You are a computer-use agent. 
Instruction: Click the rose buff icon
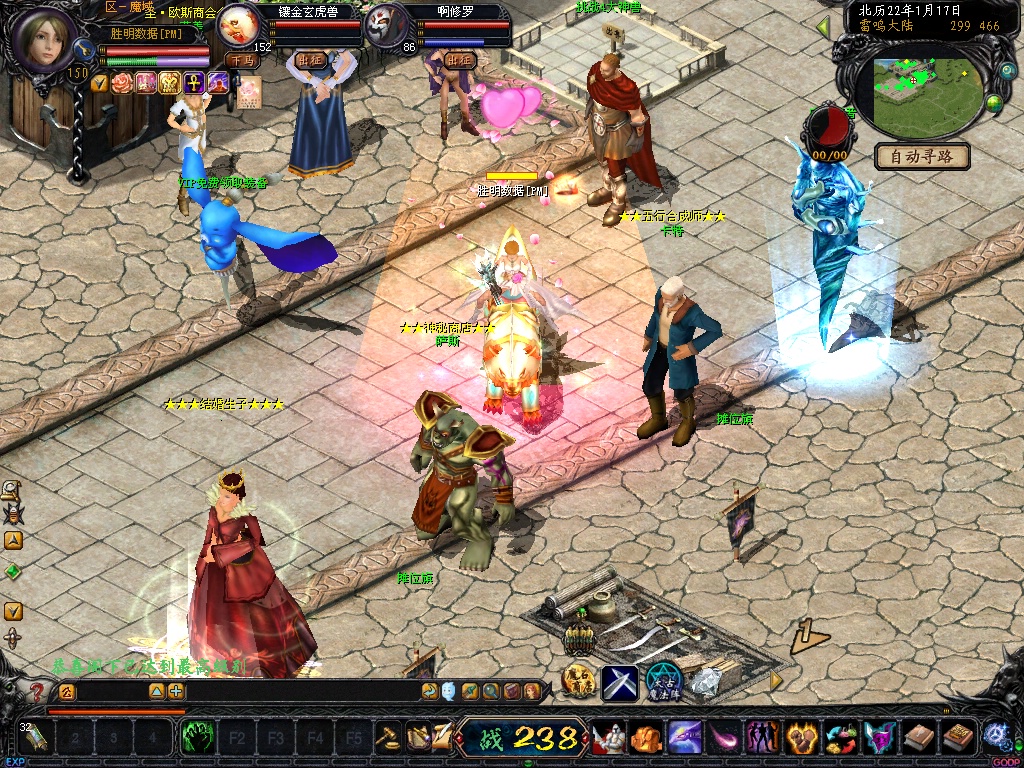(122, 82)
